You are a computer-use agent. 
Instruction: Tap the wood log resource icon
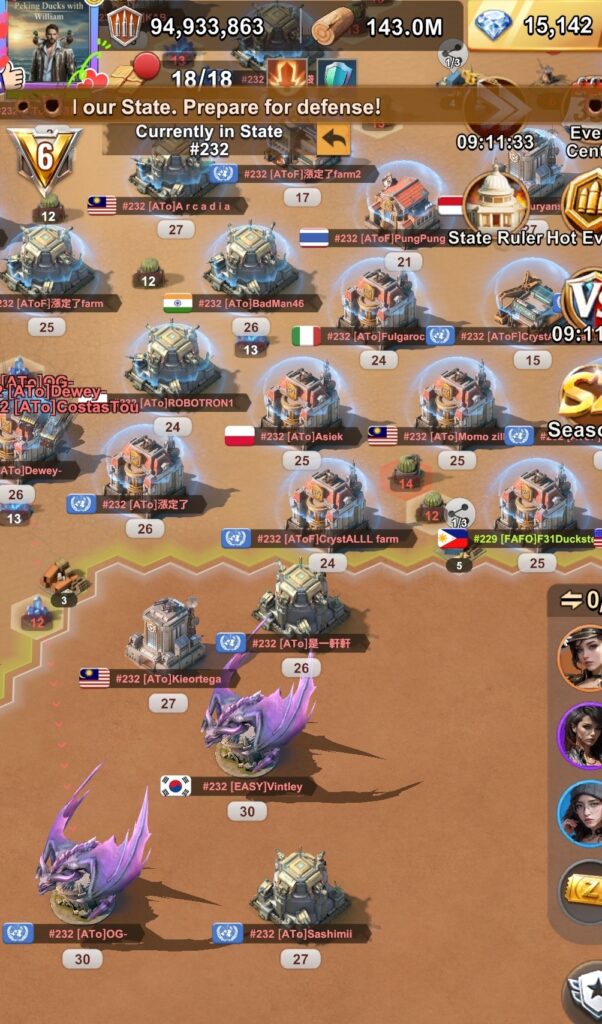click(332, 26)
